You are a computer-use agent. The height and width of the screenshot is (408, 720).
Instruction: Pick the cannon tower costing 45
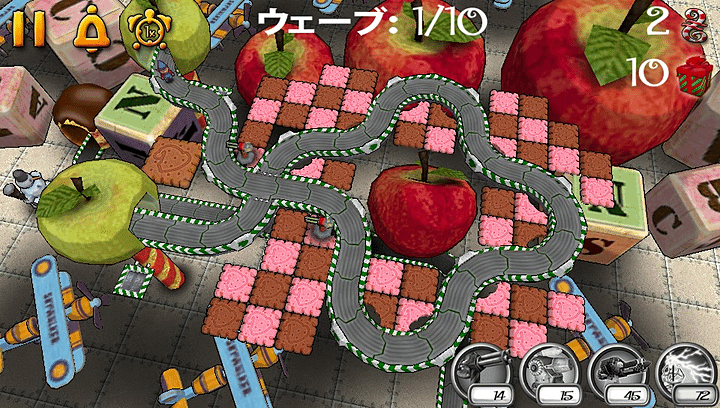point(615,374)
